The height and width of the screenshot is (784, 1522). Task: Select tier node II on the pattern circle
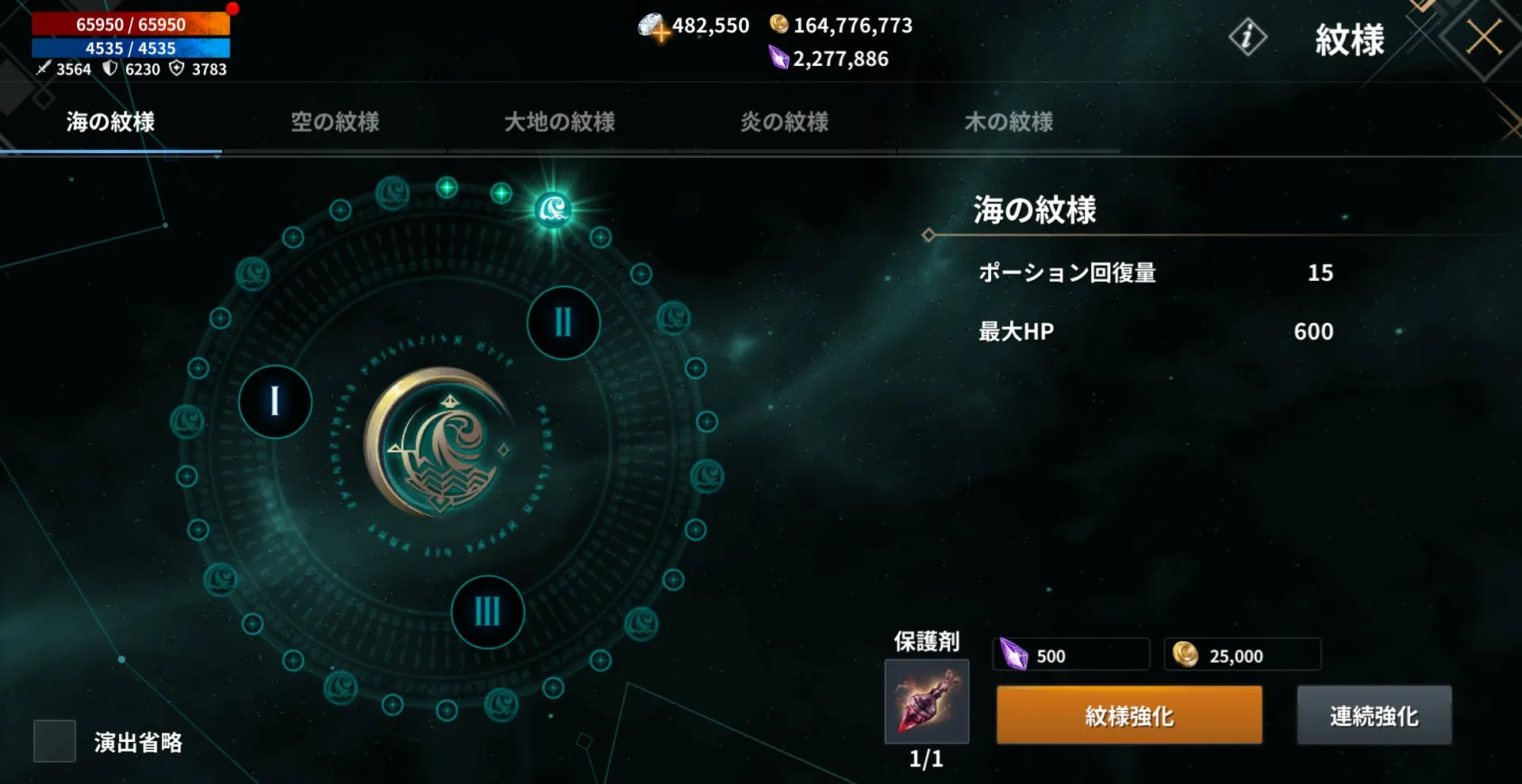tap(563, 323)
